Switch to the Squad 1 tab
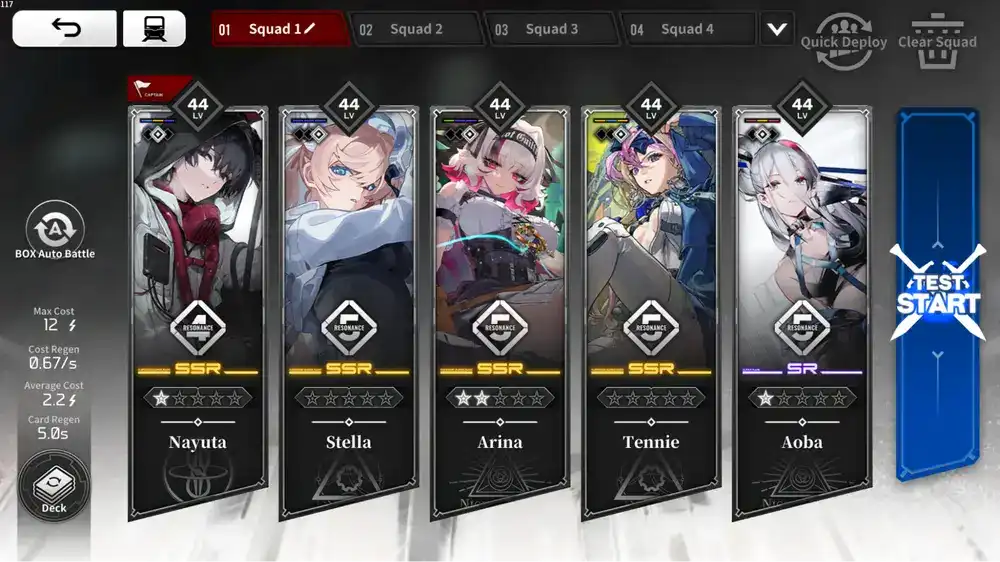The width and height of the screenshot is (1000, 562). (270, 29)
